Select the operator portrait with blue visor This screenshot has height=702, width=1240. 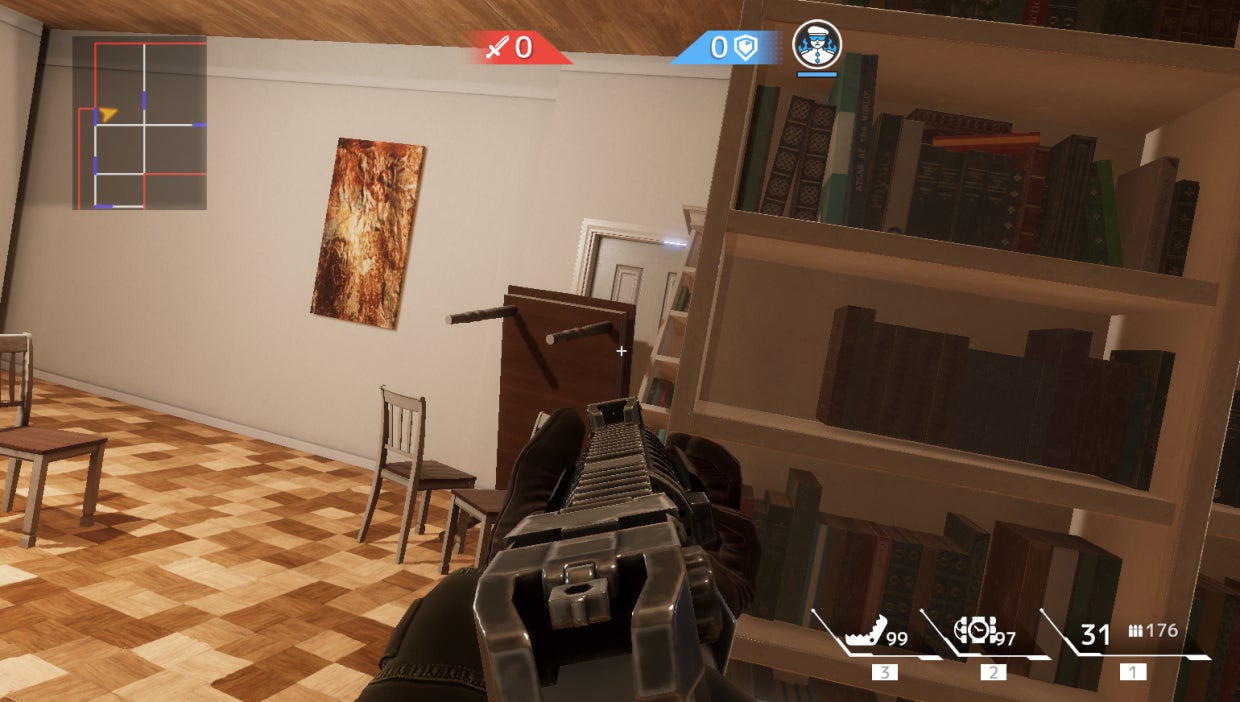pyautogui.click(x=817, y=45)
